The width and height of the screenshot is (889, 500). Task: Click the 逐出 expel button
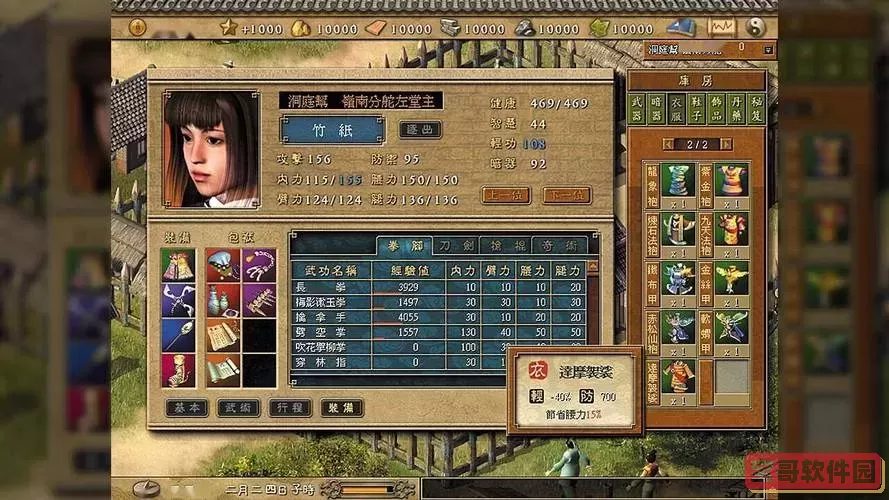click(420, 129)
